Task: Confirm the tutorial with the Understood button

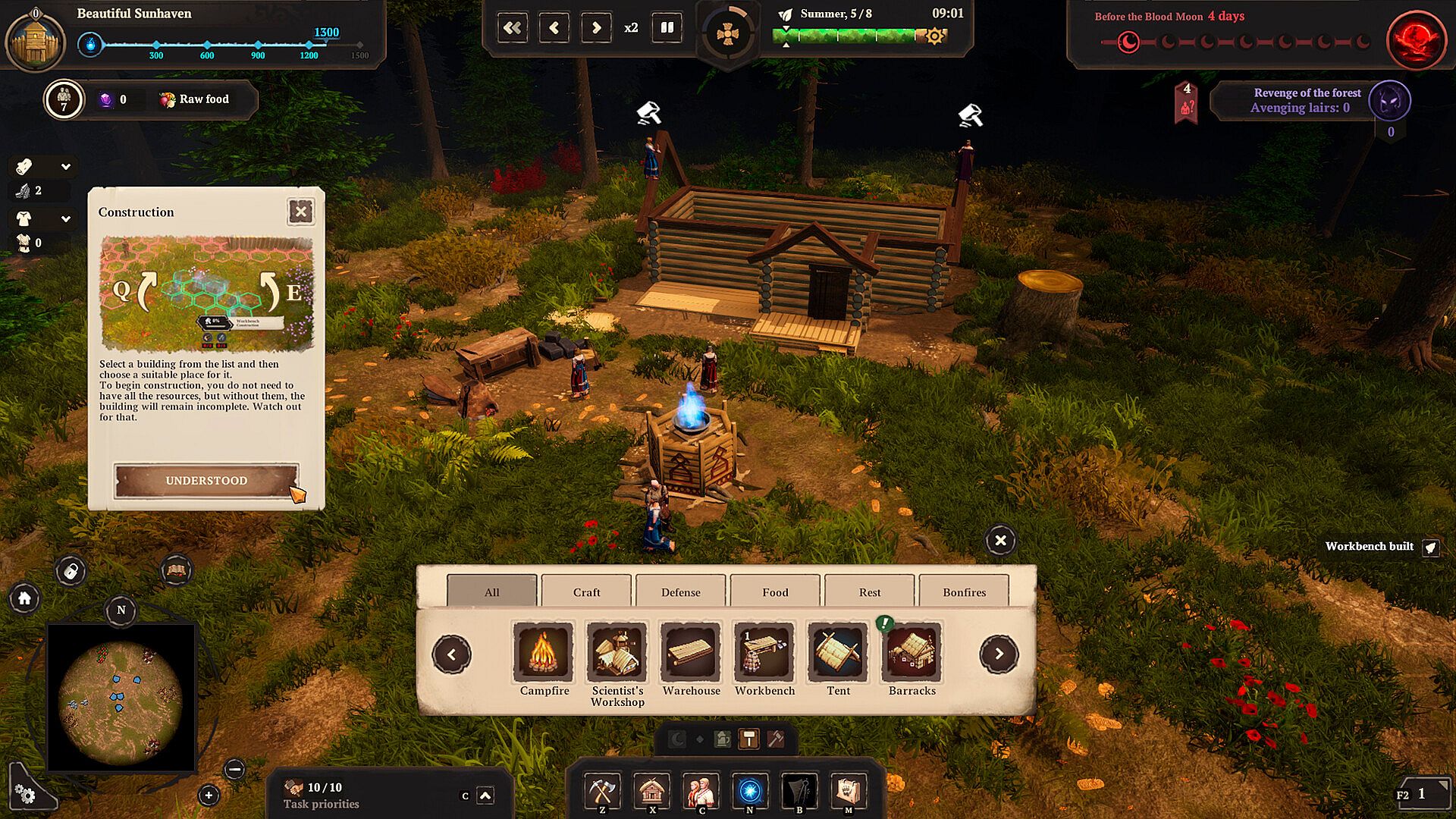Action: [206, 481]
